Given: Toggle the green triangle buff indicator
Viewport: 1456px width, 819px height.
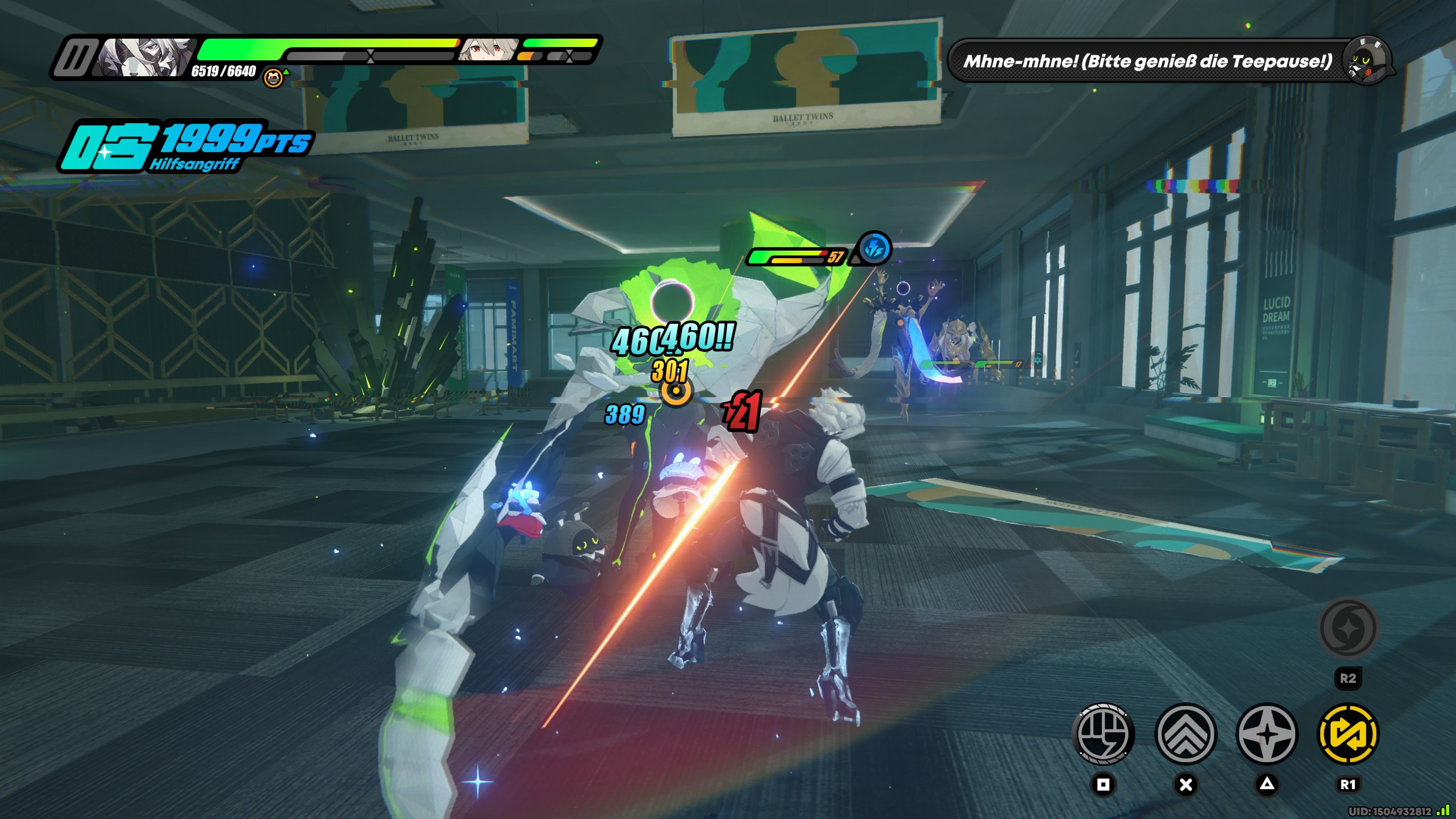Looking at the screenshot, I should [x=287, y=72].
